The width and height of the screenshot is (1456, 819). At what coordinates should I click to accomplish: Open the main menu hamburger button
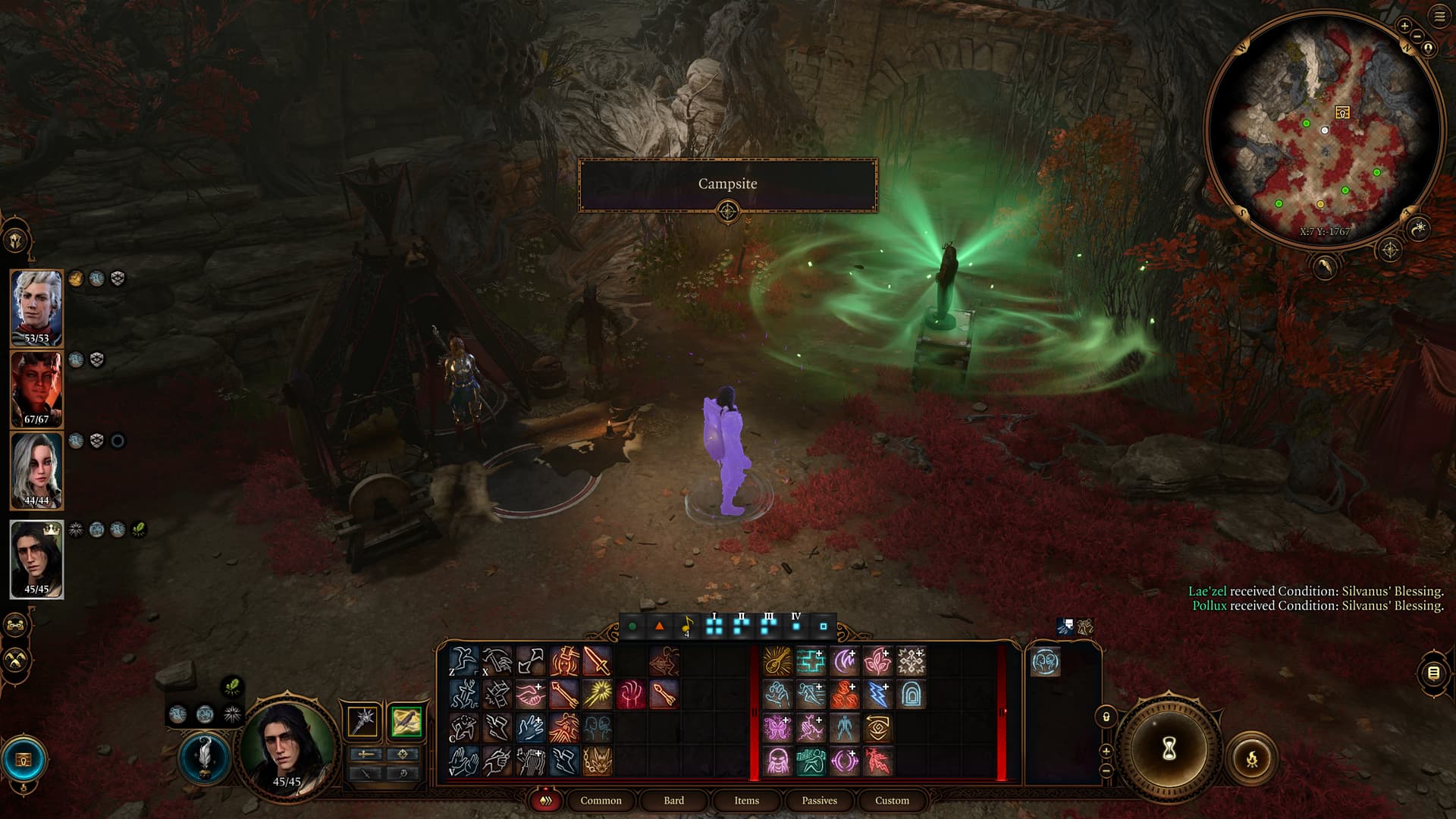1439,17
